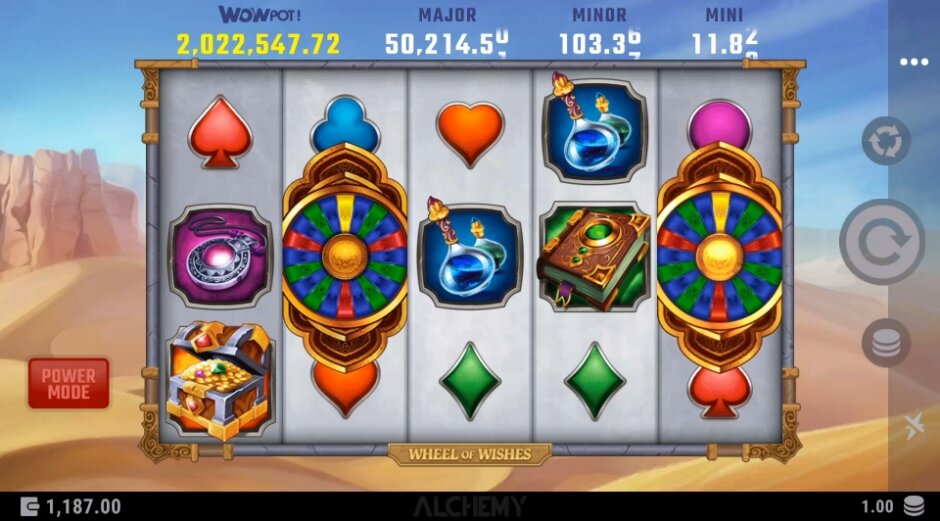Click the bet amount coin icon in bottom bar
This screenshot has height=521, width=940.
[x=913, y=506]
